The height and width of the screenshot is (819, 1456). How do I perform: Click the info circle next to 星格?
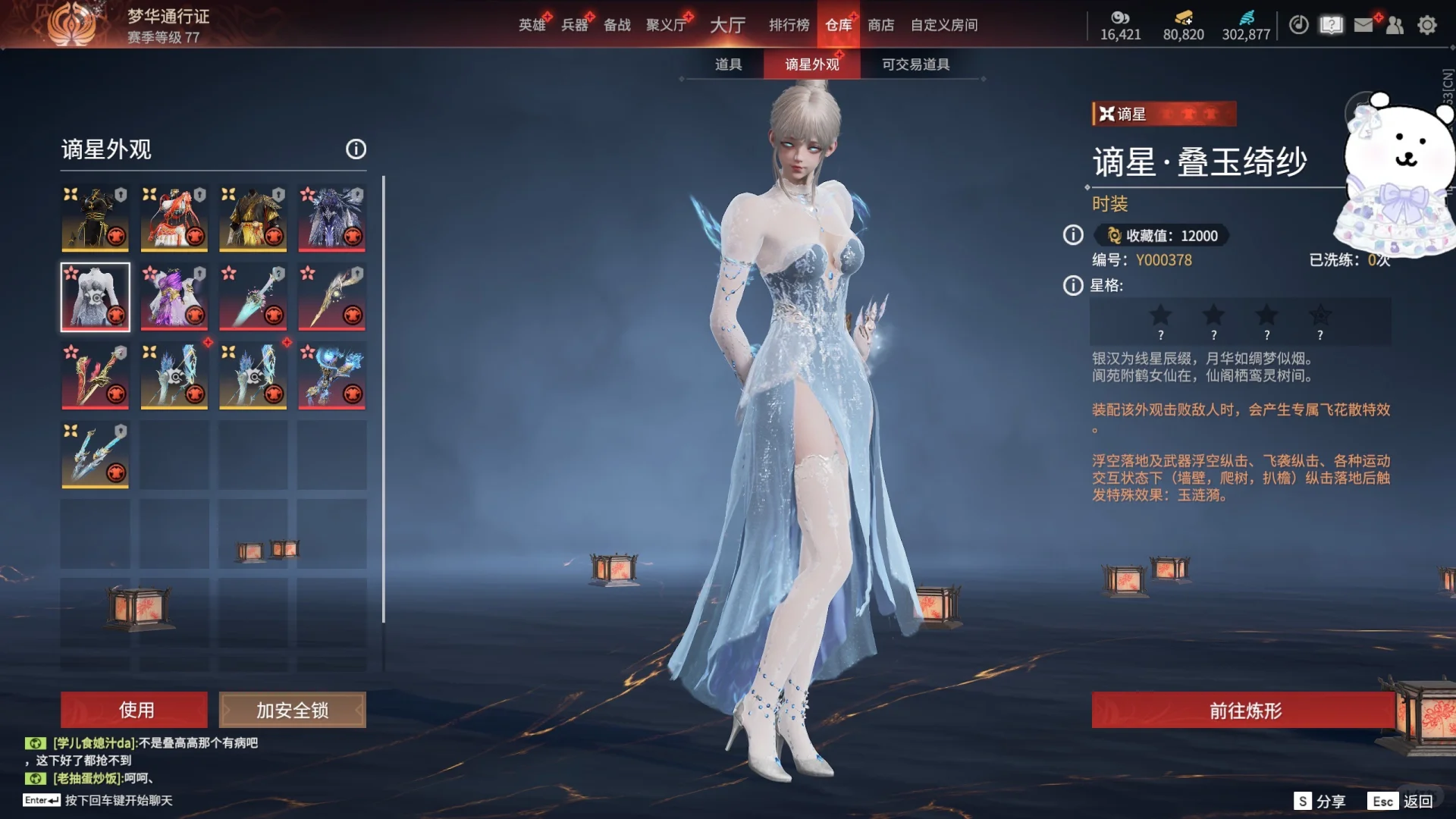(1072, 286)
